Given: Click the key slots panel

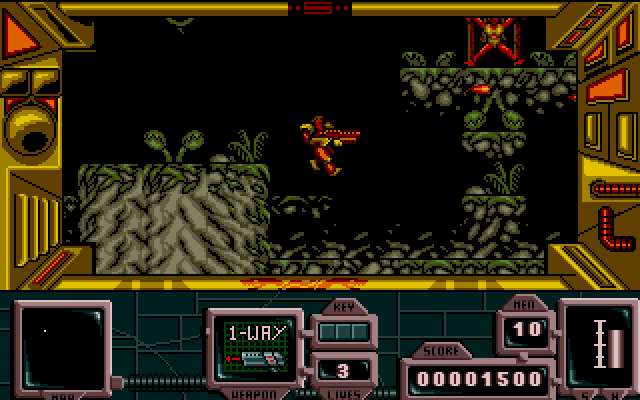Looking at the screenshot, I should click(x=343, y=330).
